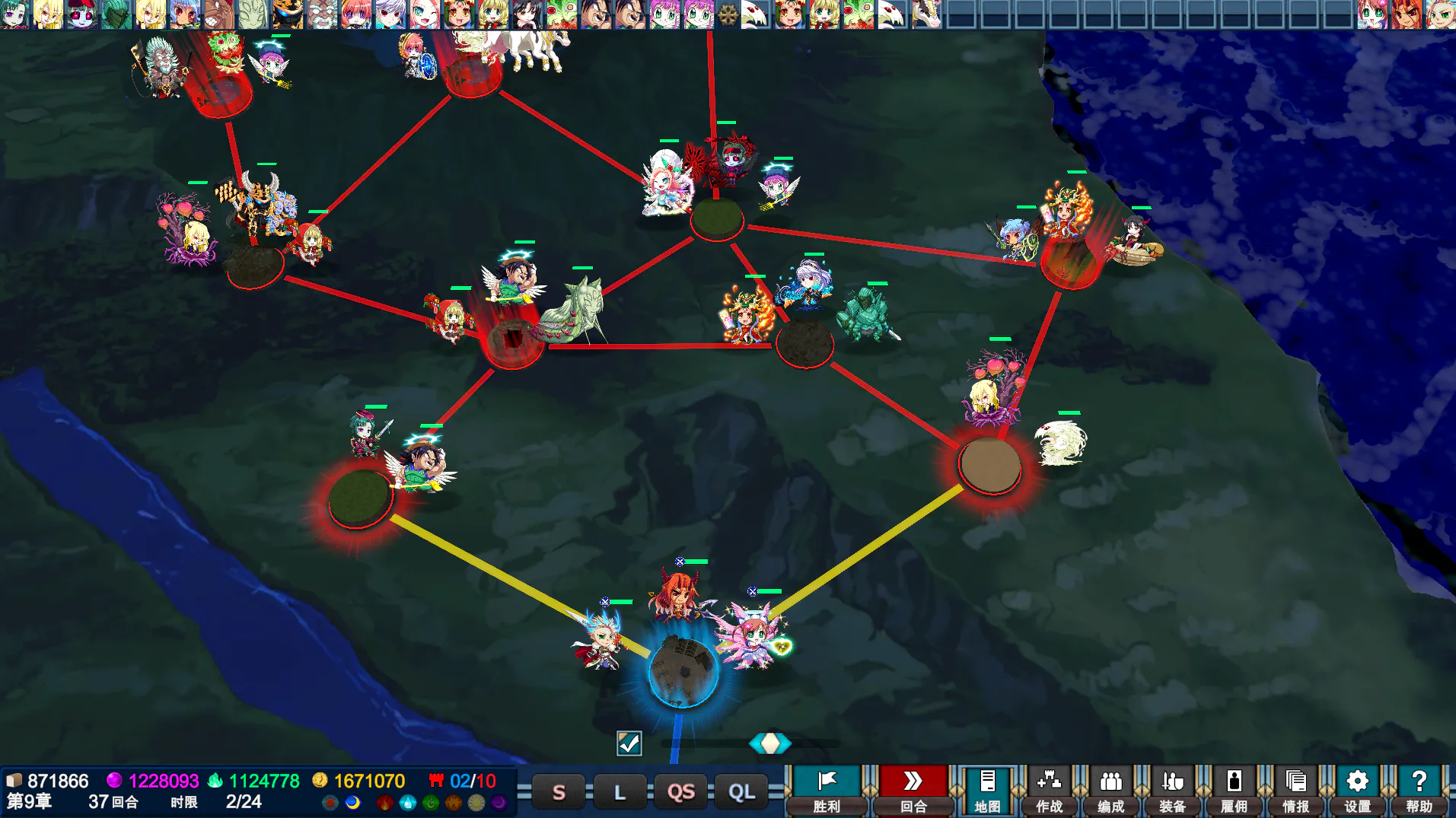Click the S save button

point(559,792)
